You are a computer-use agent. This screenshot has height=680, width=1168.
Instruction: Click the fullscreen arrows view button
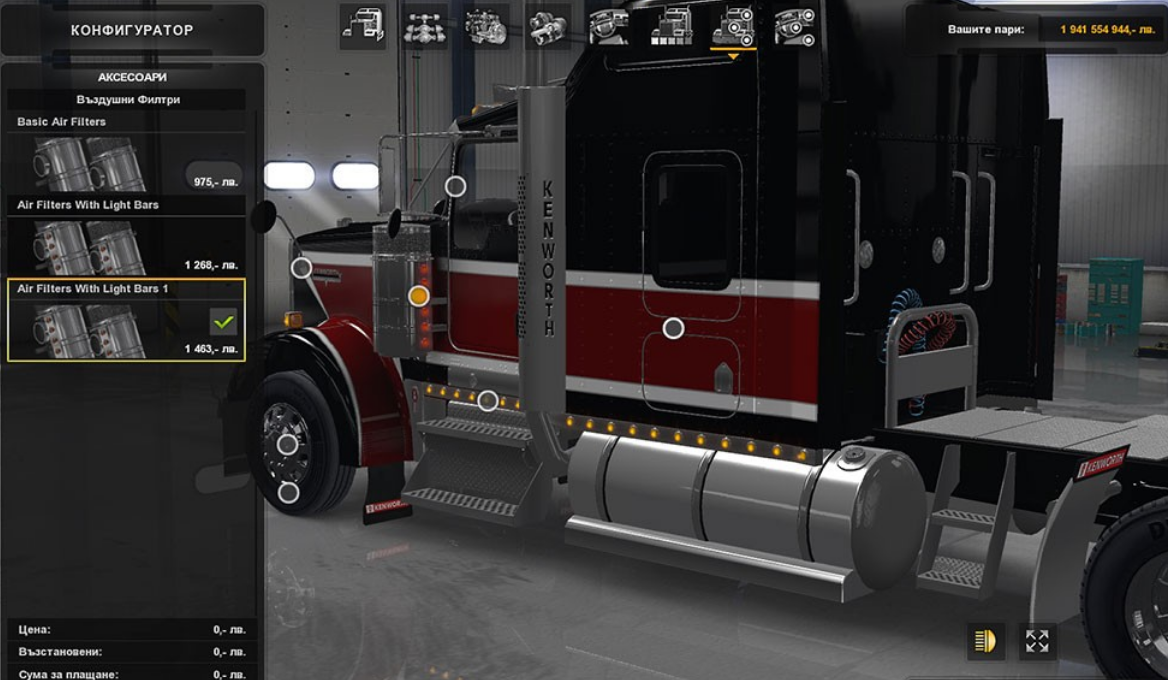point(1037,641)
